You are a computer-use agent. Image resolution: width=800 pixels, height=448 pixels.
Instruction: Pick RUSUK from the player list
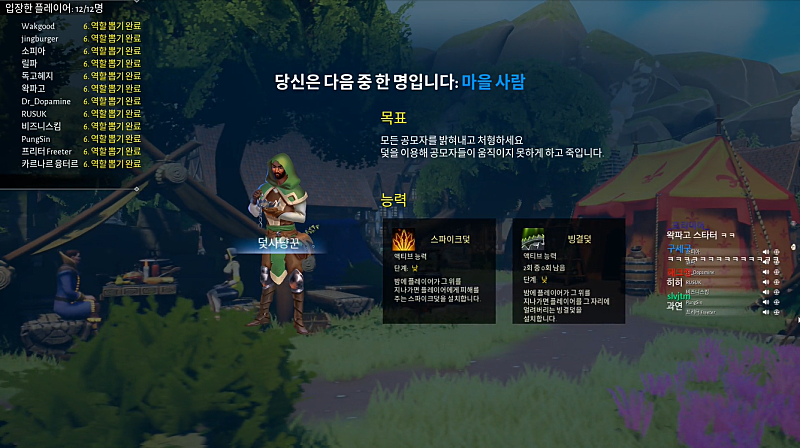pyautogui.click(x=35, y=113)
